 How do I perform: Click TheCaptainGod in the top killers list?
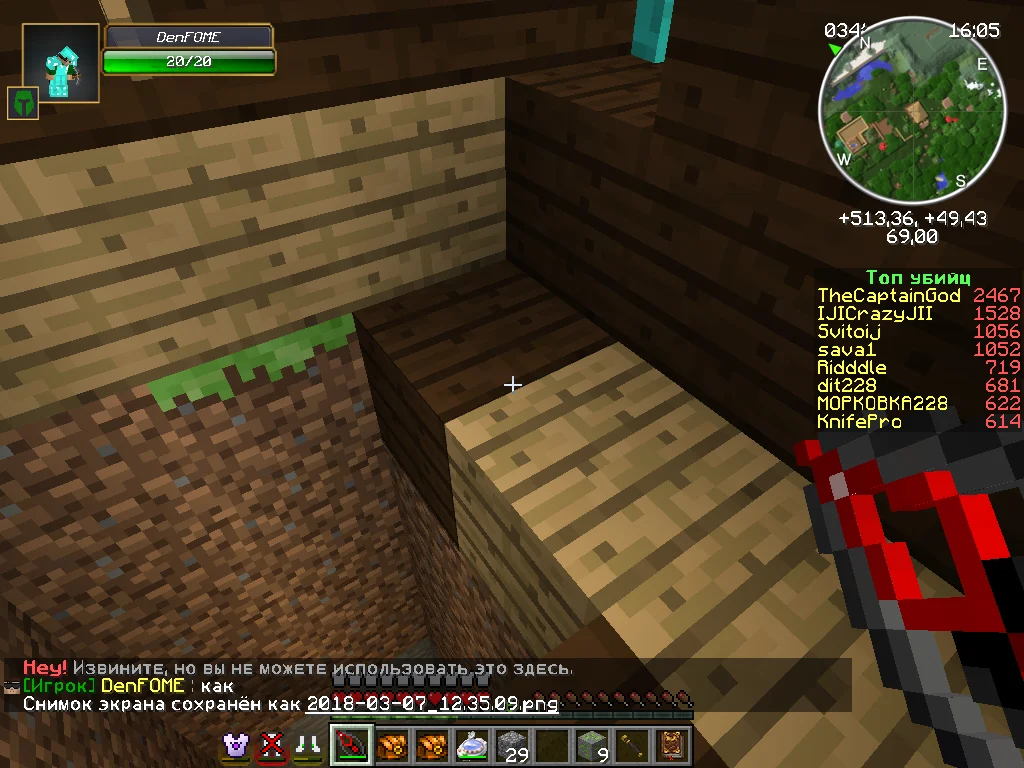point(888,296)
